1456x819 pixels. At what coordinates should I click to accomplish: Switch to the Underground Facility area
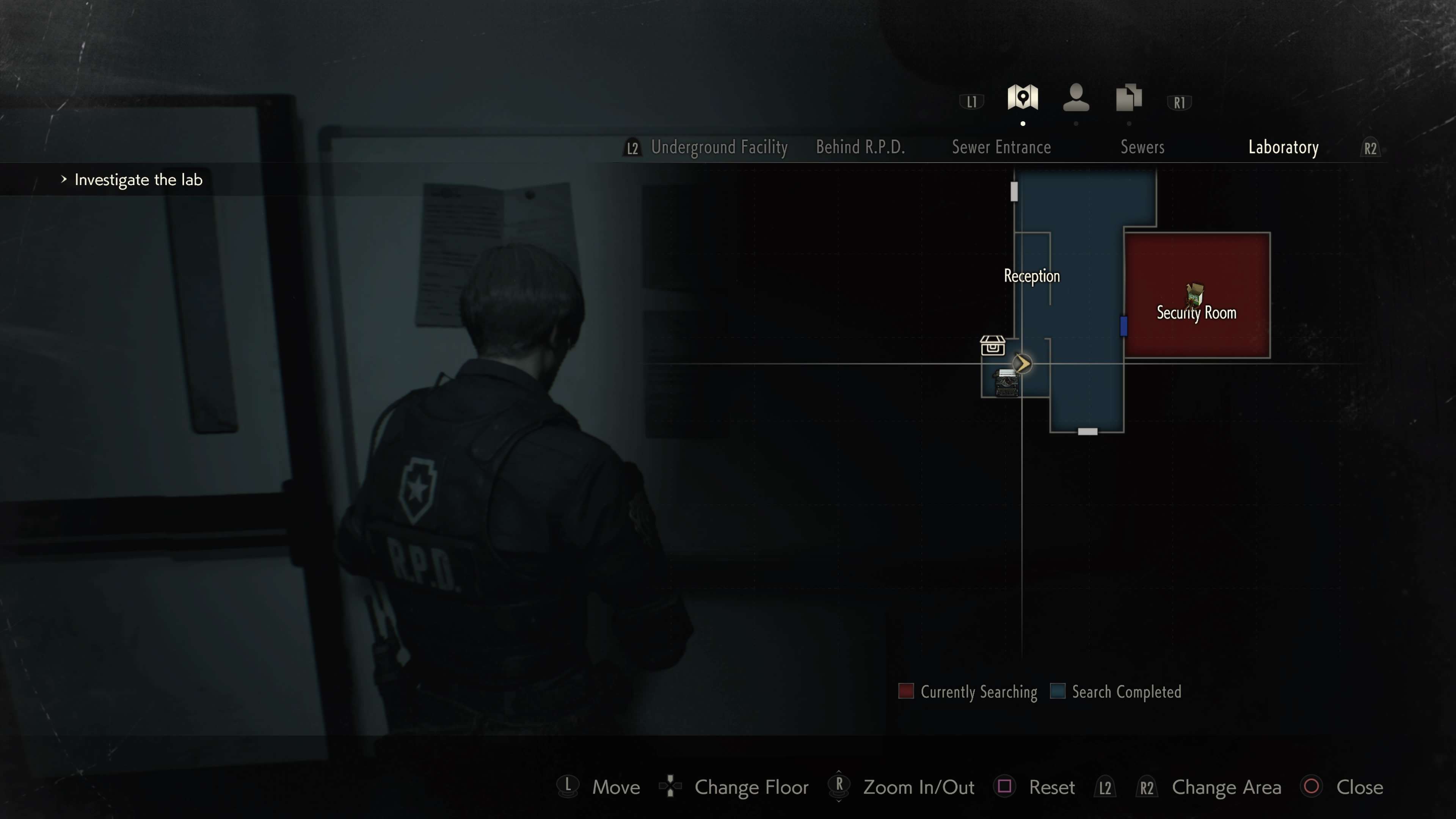coord(719,147)
